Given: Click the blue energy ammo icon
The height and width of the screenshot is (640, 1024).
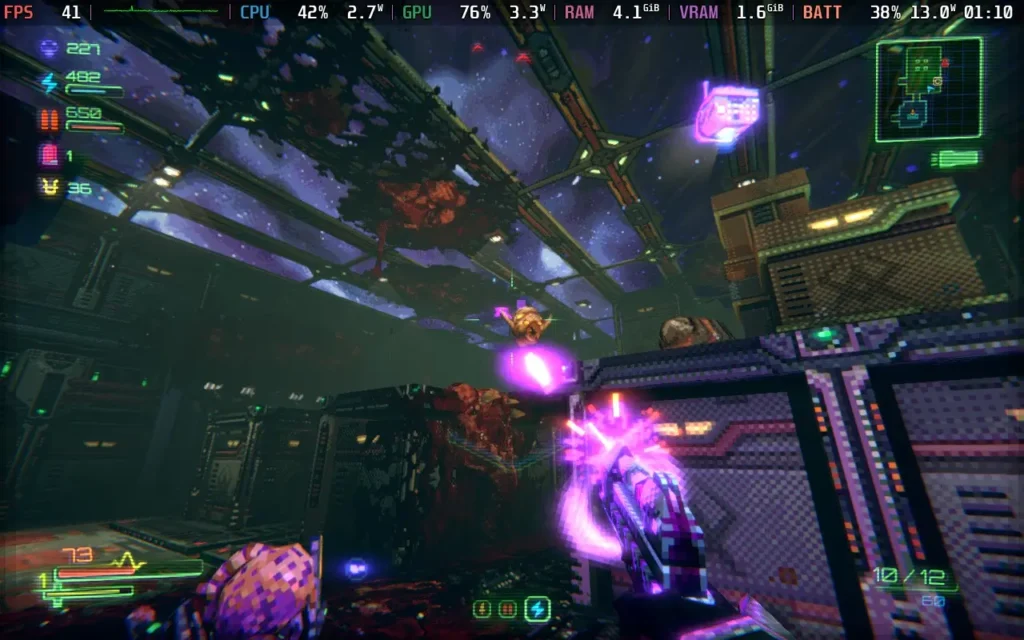Looking at the screenshot, I should (x=48, y=82).
